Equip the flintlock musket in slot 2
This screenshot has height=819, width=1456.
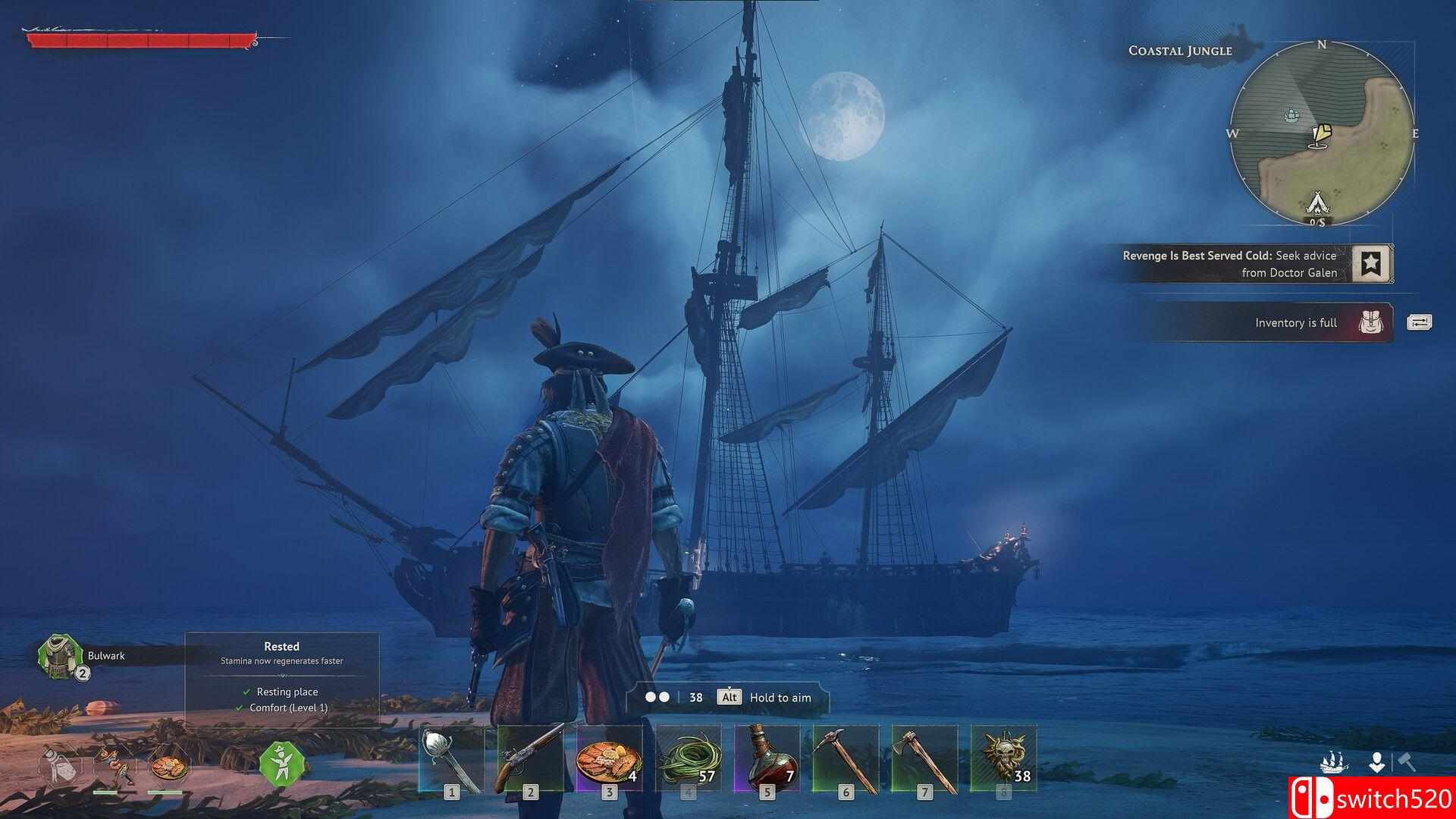click(x=530, y=760)
